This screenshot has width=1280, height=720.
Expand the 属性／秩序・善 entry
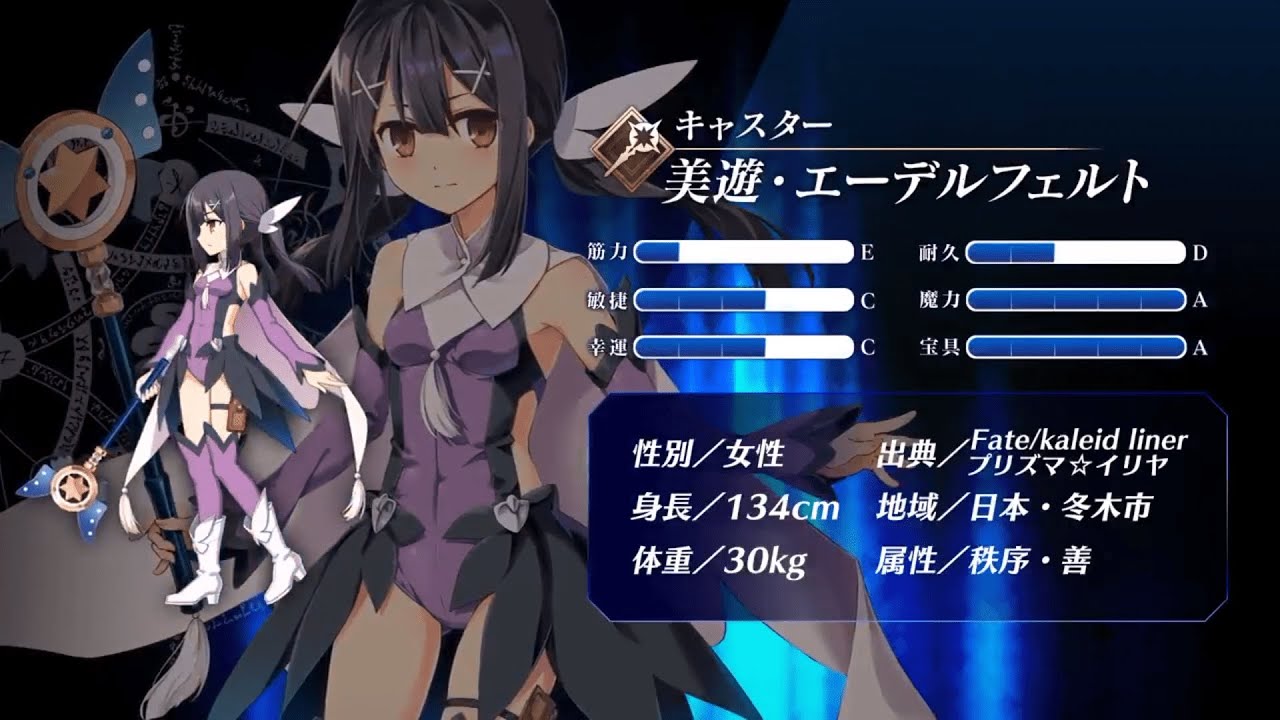point(985,560)
